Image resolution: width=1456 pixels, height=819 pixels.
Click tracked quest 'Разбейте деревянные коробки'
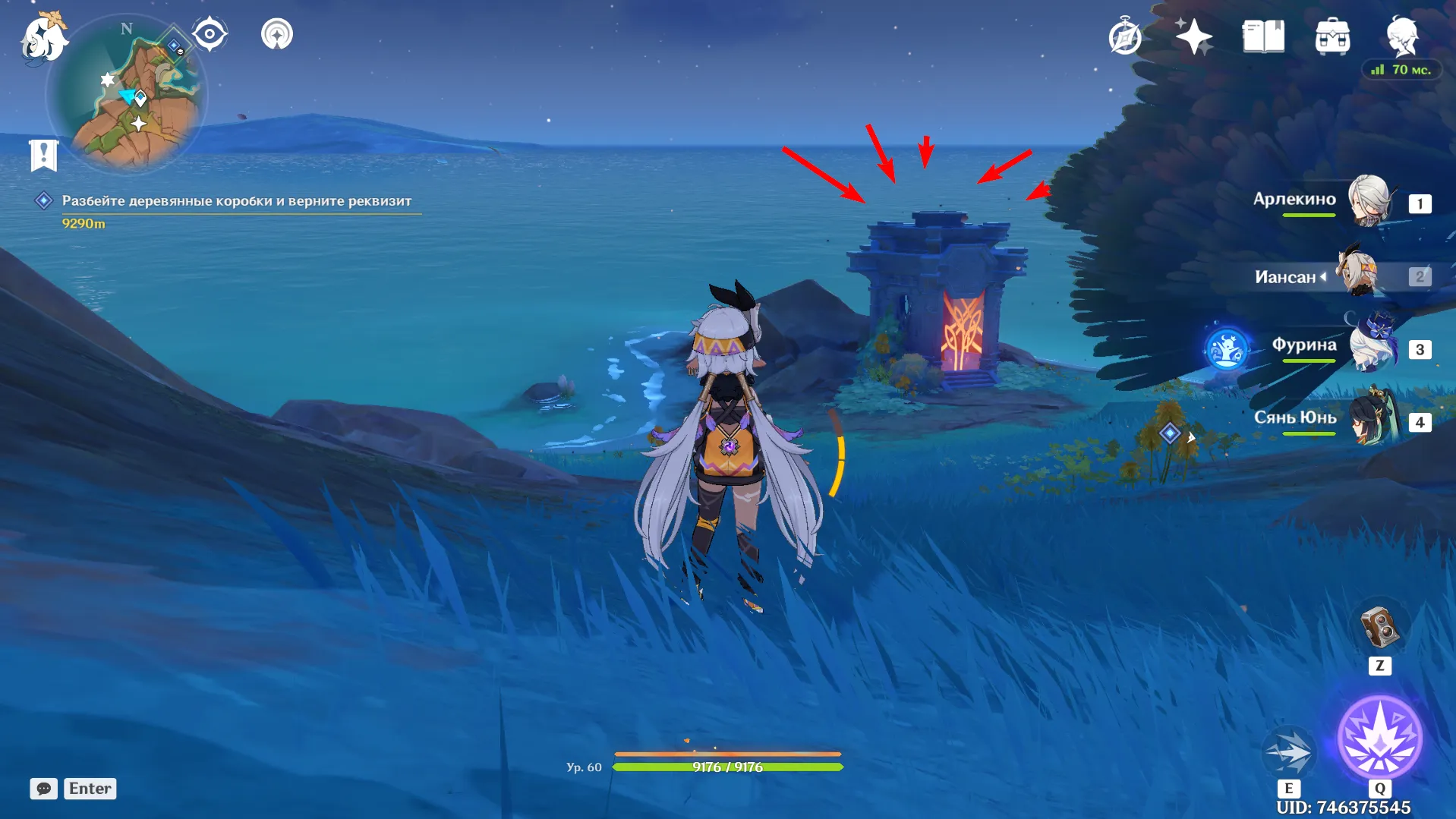click(x=236, y=200)
